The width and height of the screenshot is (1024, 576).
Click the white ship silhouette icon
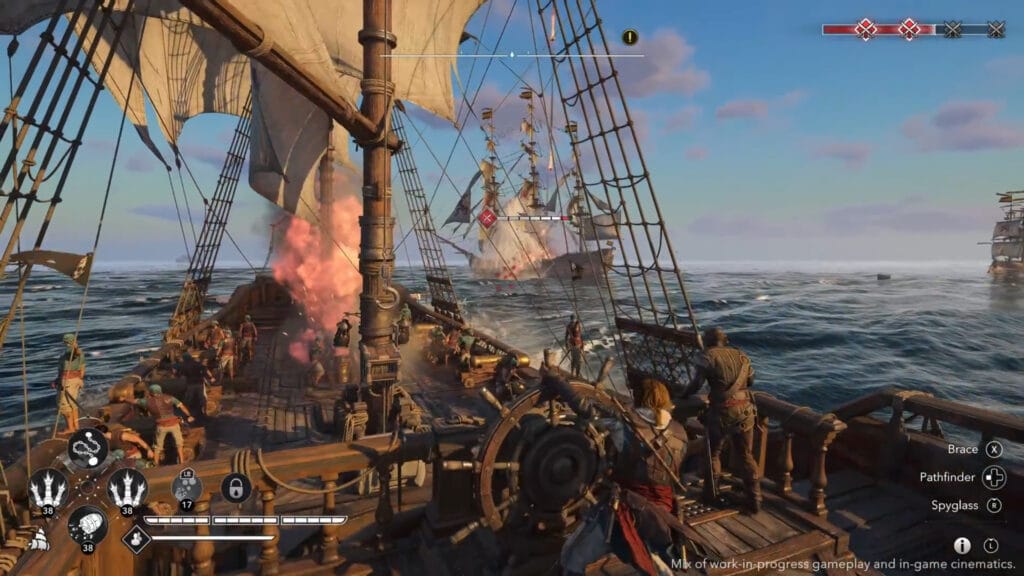coord(36,539)
